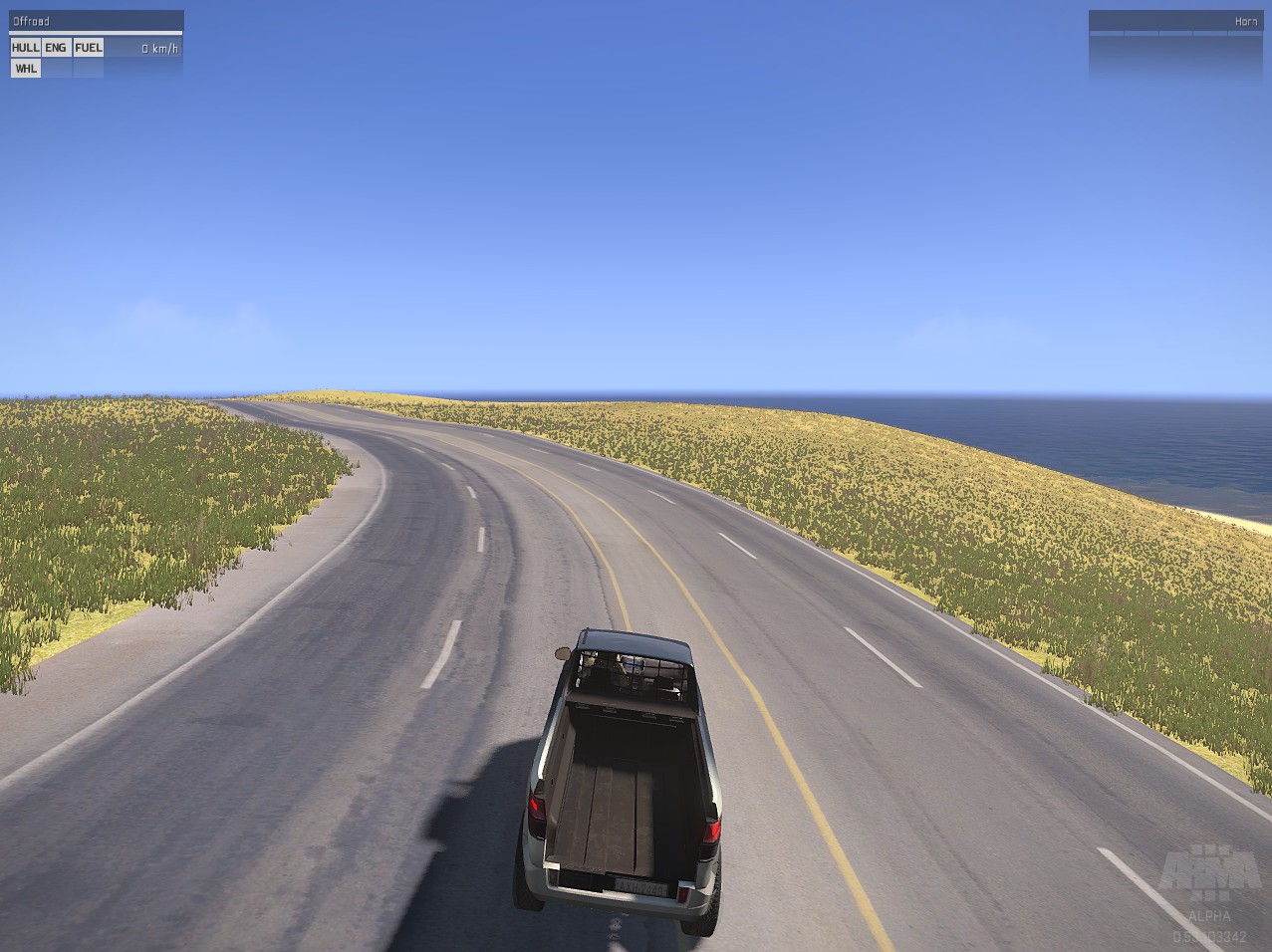Click the Offroad vehicle name label
This screenshot has width=1272, height=952.
[31, 21]
